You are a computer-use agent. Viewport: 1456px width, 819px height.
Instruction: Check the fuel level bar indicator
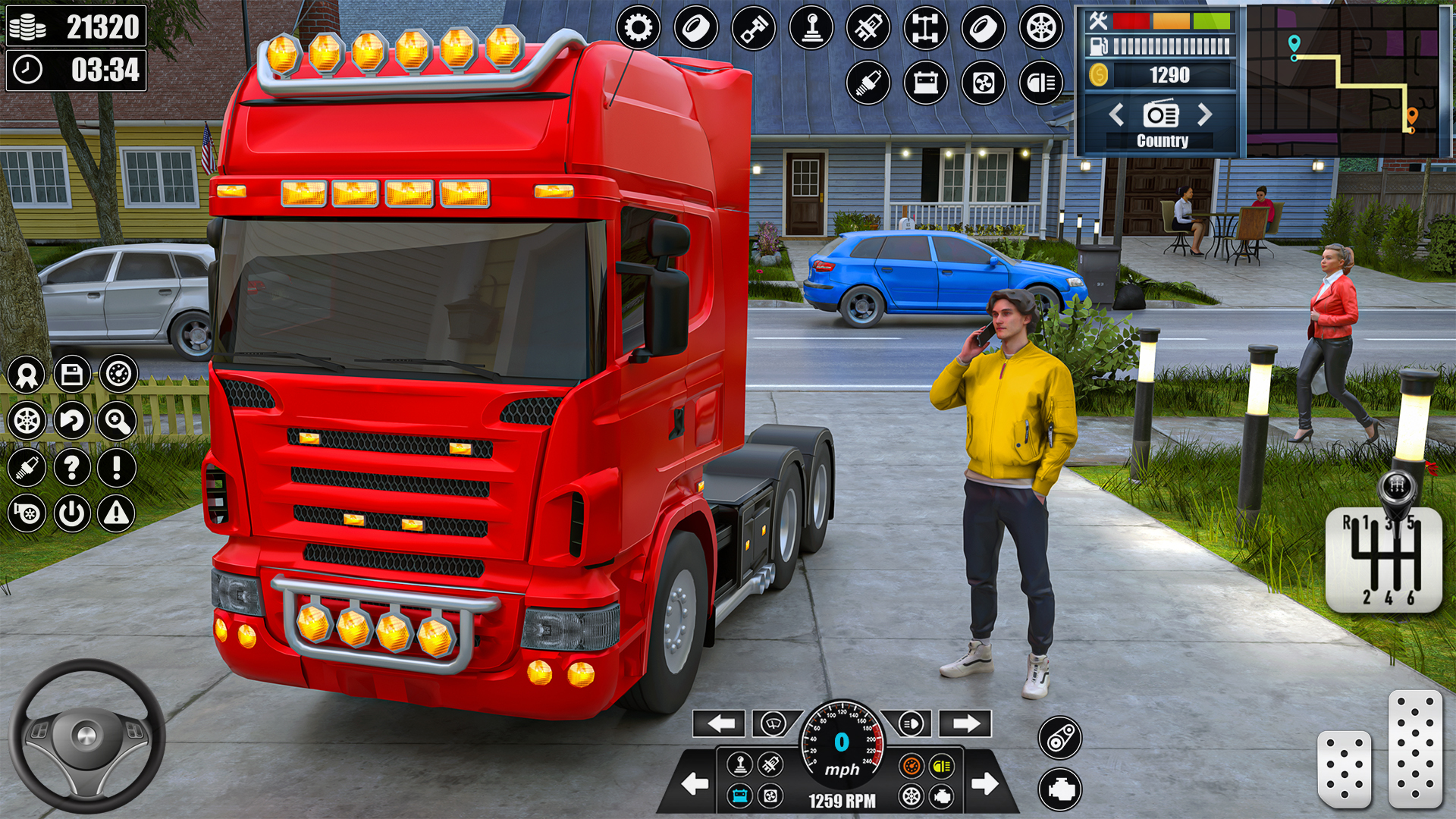point(1172,45)
